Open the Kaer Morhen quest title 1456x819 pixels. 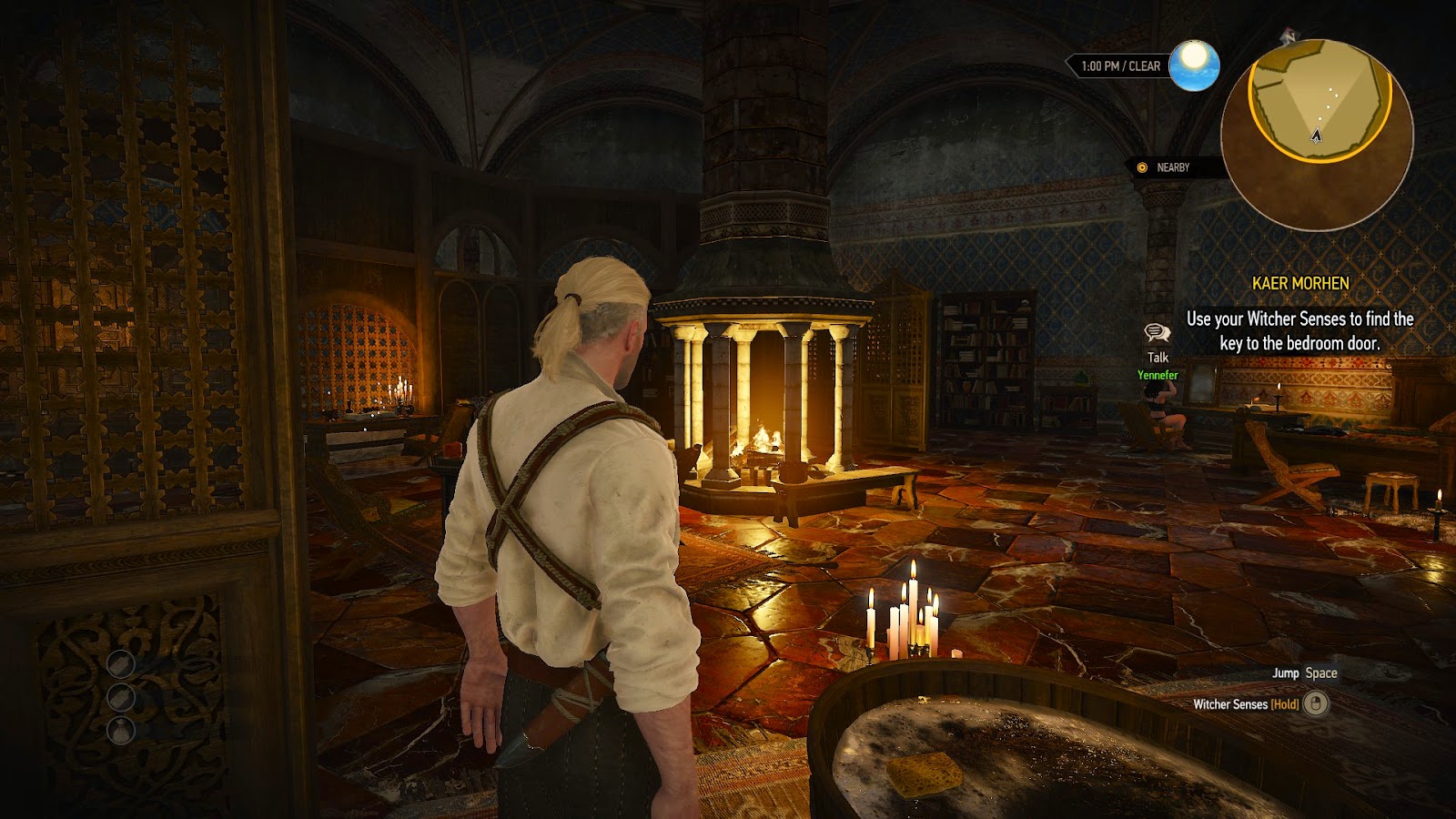1300,283
